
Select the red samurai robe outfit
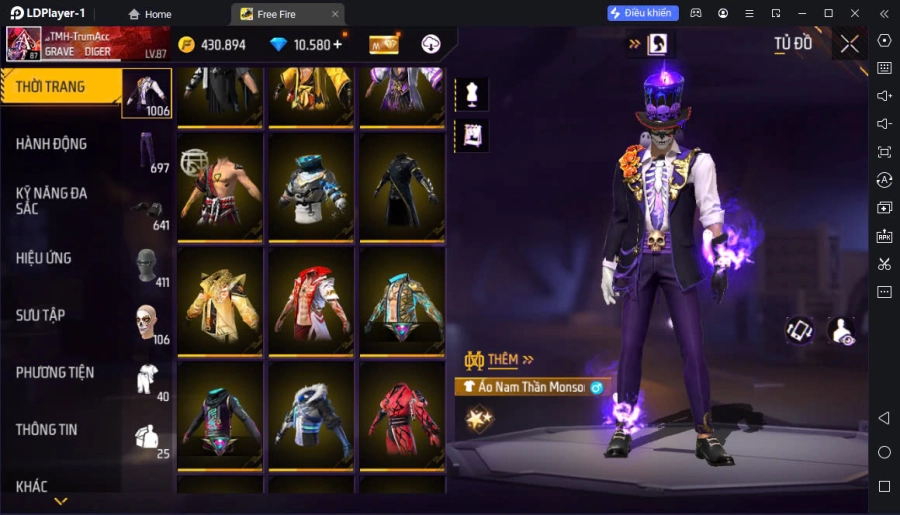(x=401, y=415)
